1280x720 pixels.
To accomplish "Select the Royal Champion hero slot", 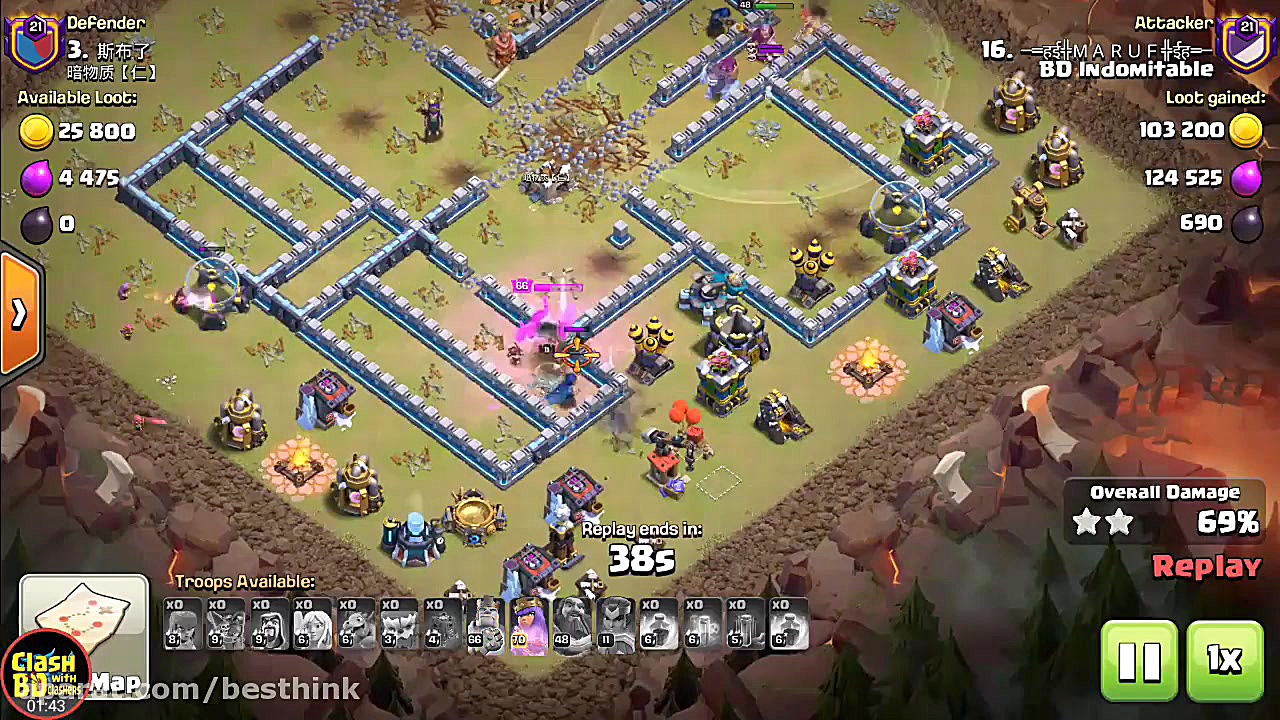I will point(615,626).
